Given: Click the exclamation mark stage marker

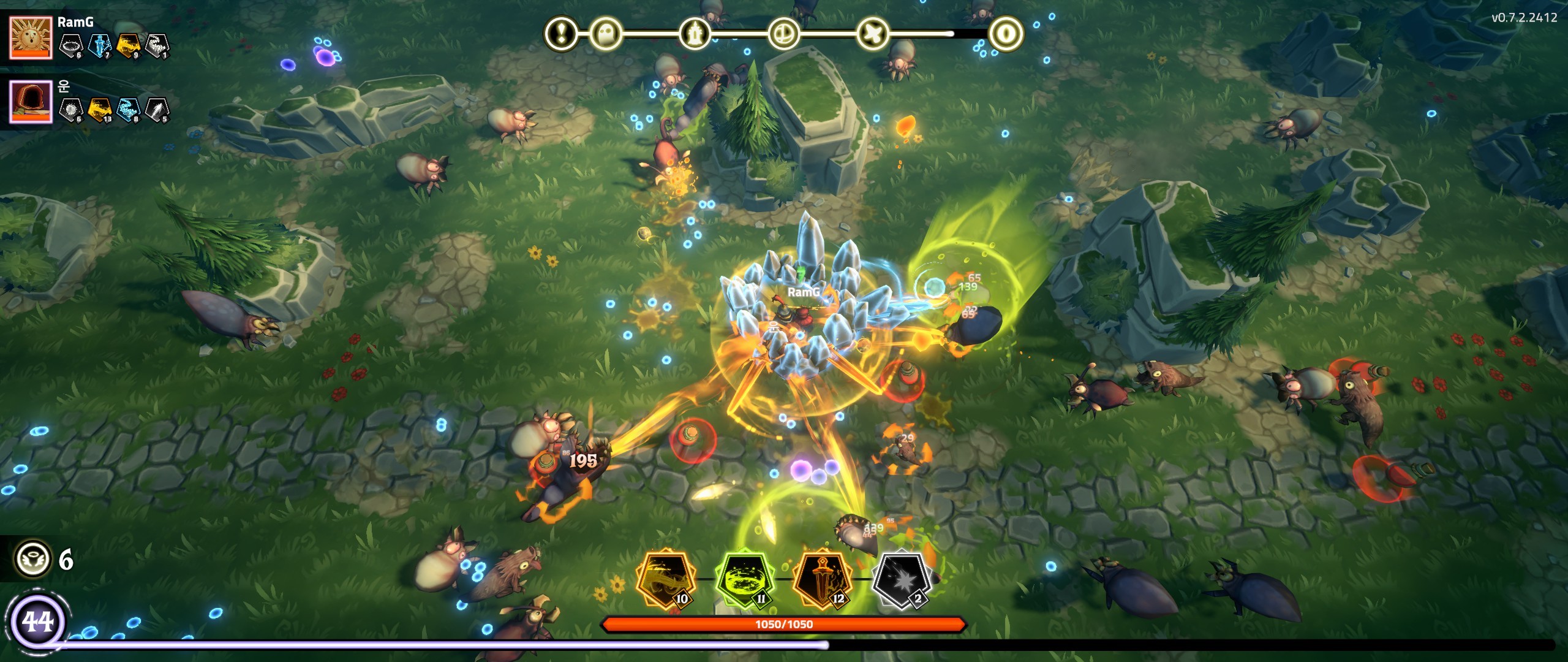Looking at the screenshot, I should pos(561,32).
